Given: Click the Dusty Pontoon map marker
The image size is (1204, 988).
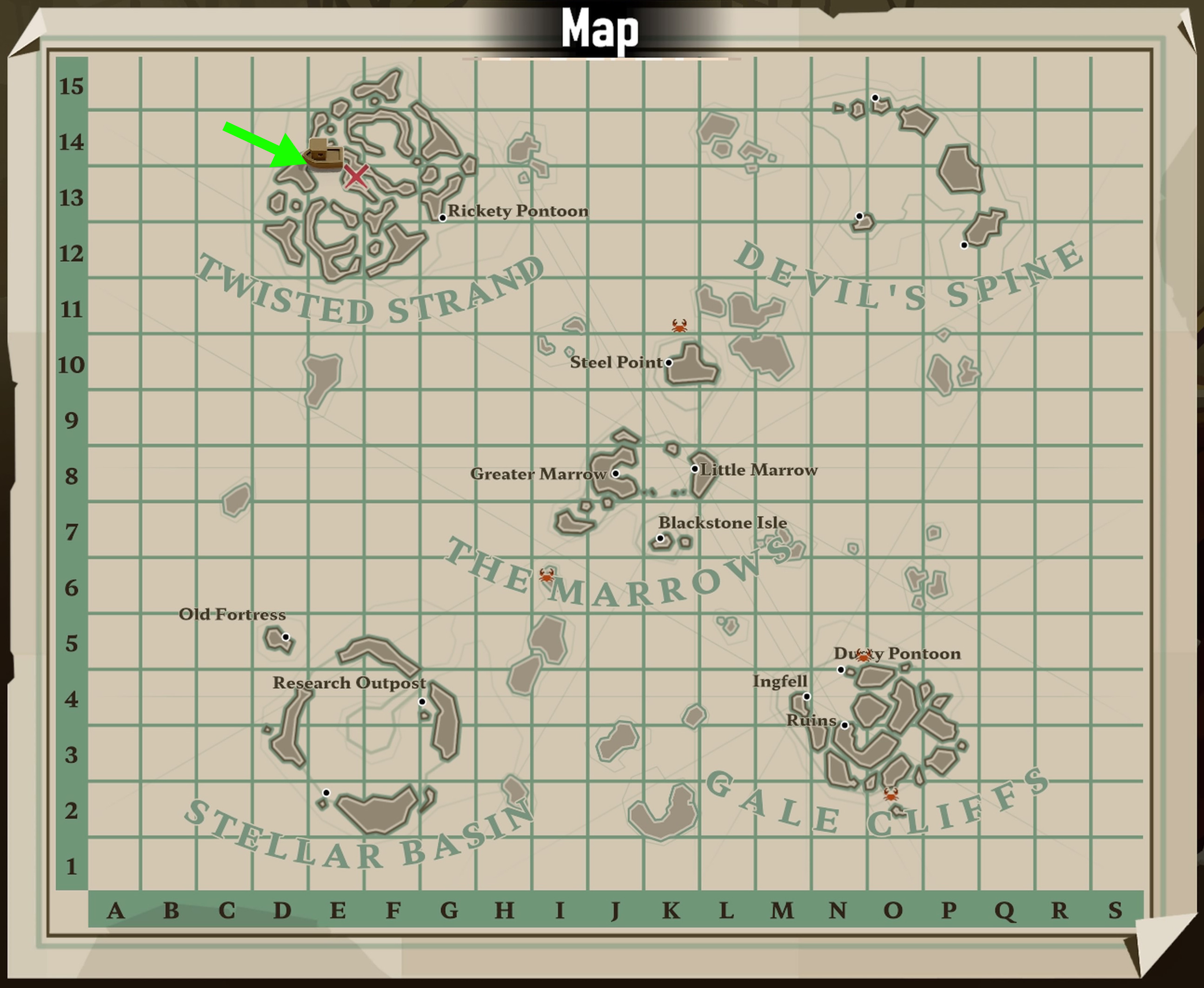Looking at the screenshot, I should point(841,670).
